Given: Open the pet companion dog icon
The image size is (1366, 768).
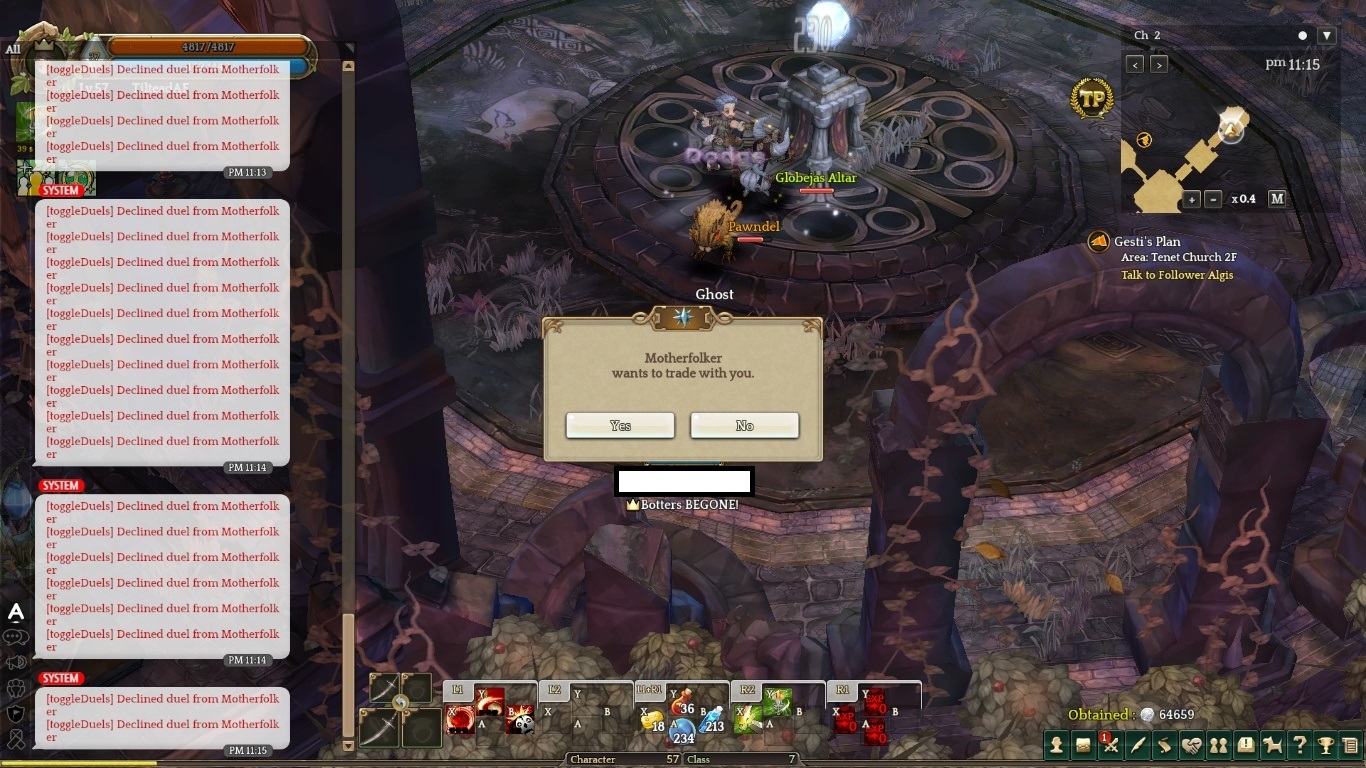Looking at the screenshot, I should click(1272, 745).
